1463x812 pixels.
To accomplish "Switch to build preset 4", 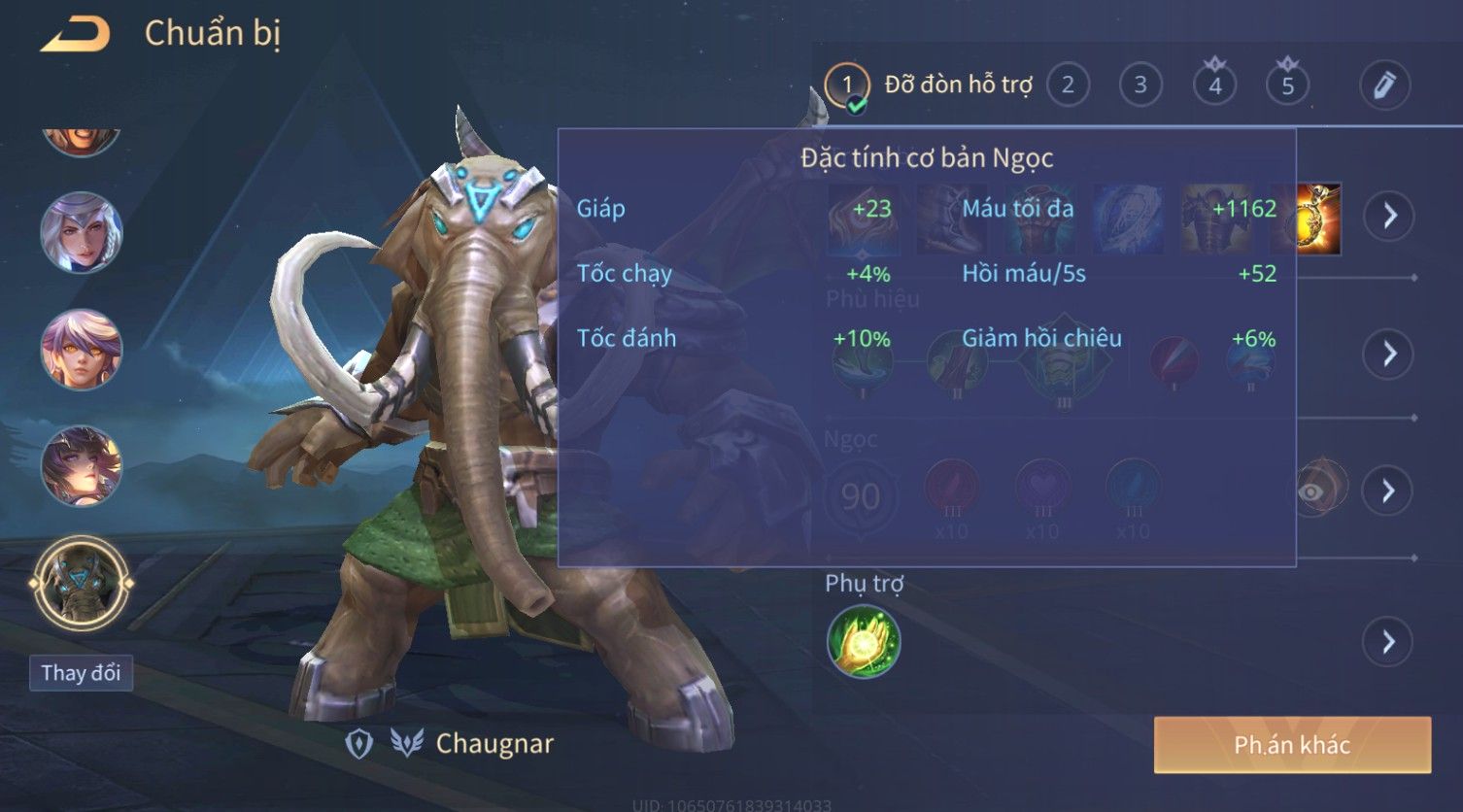I will tap(1214, 85).
